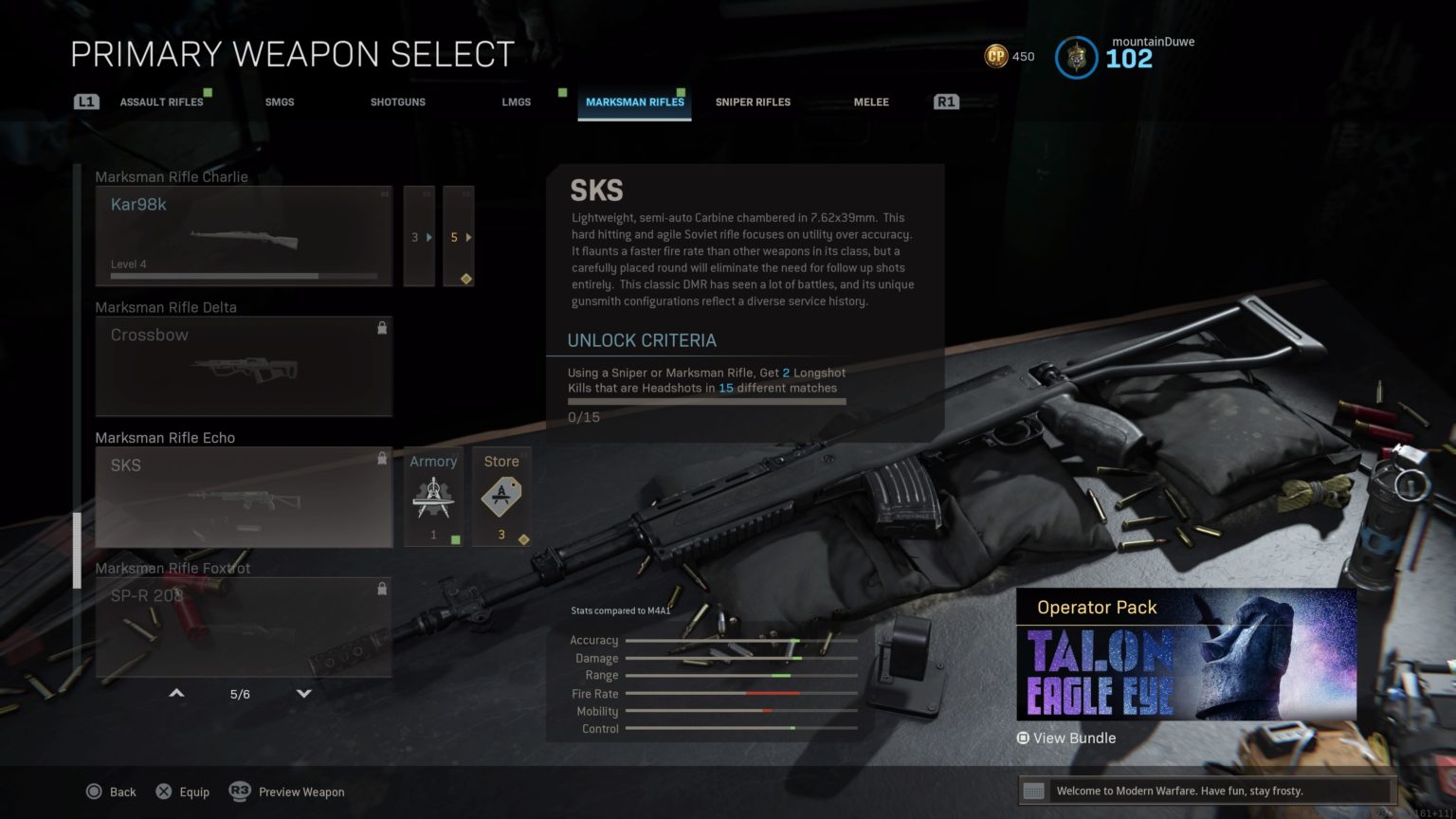This screenshot has width=1456, height=819.
Task: Click the R1 bumper icon right of Melee
Action: click(x=945, y=100)
